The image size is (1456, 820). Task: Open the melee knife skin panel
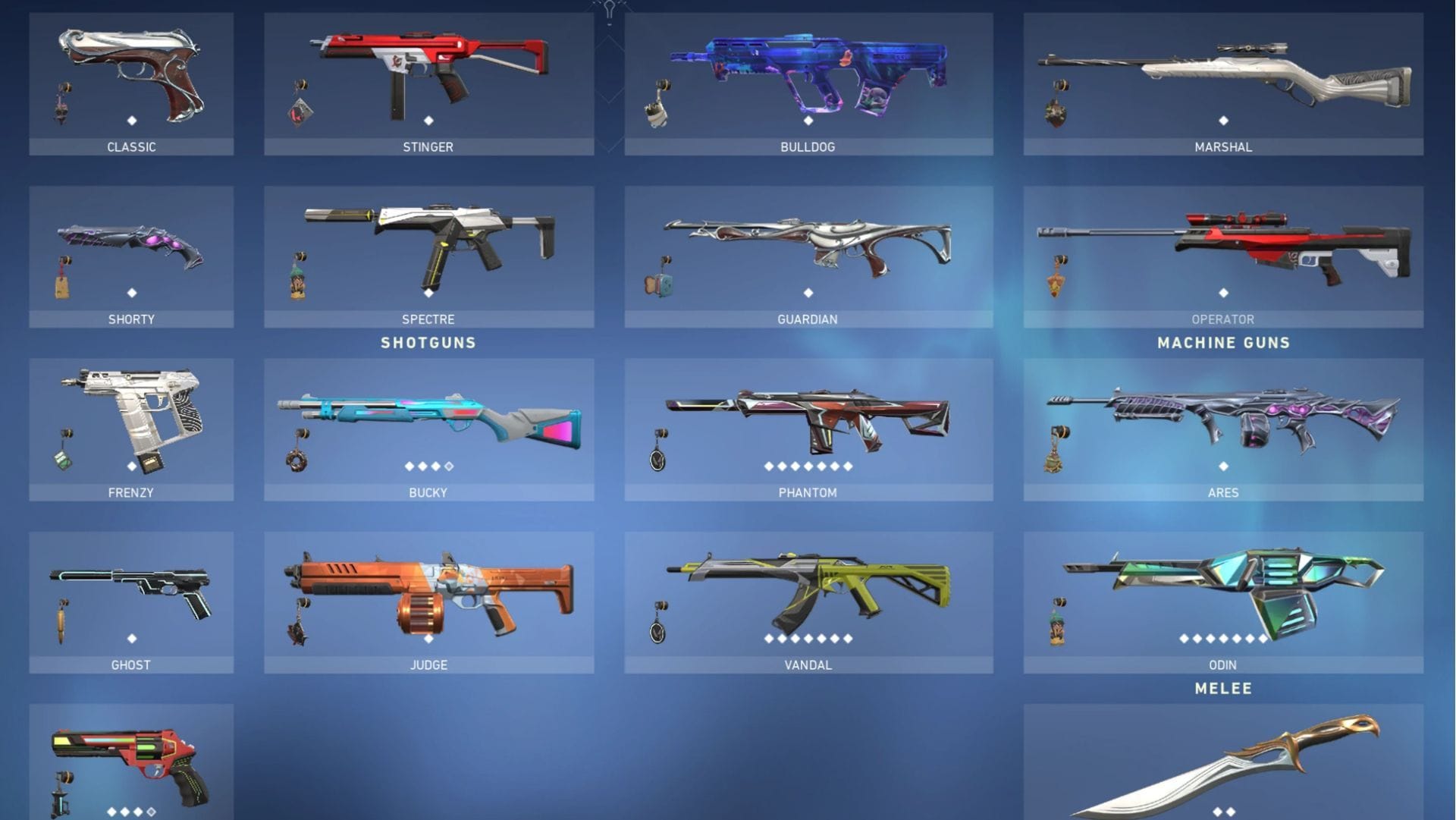[x=1221, y=766]
